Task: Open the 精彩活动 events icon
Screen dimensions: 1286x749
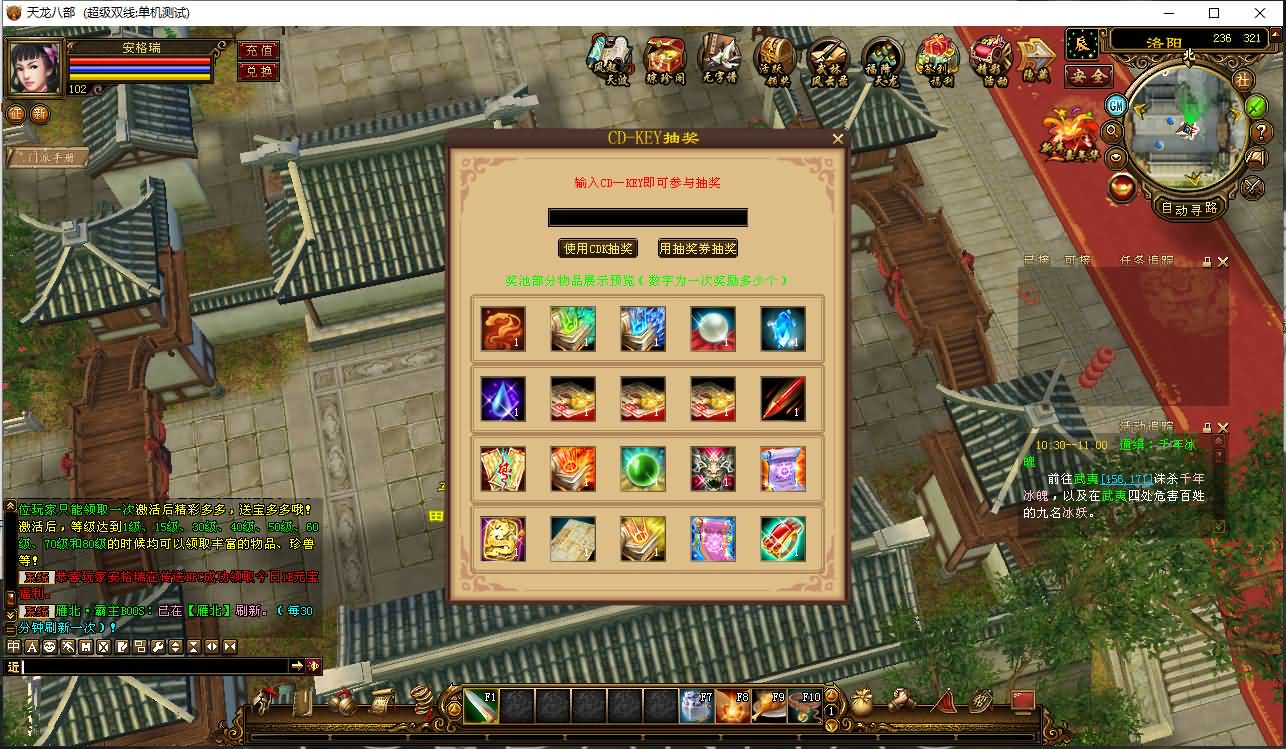Action: (991, 60)
